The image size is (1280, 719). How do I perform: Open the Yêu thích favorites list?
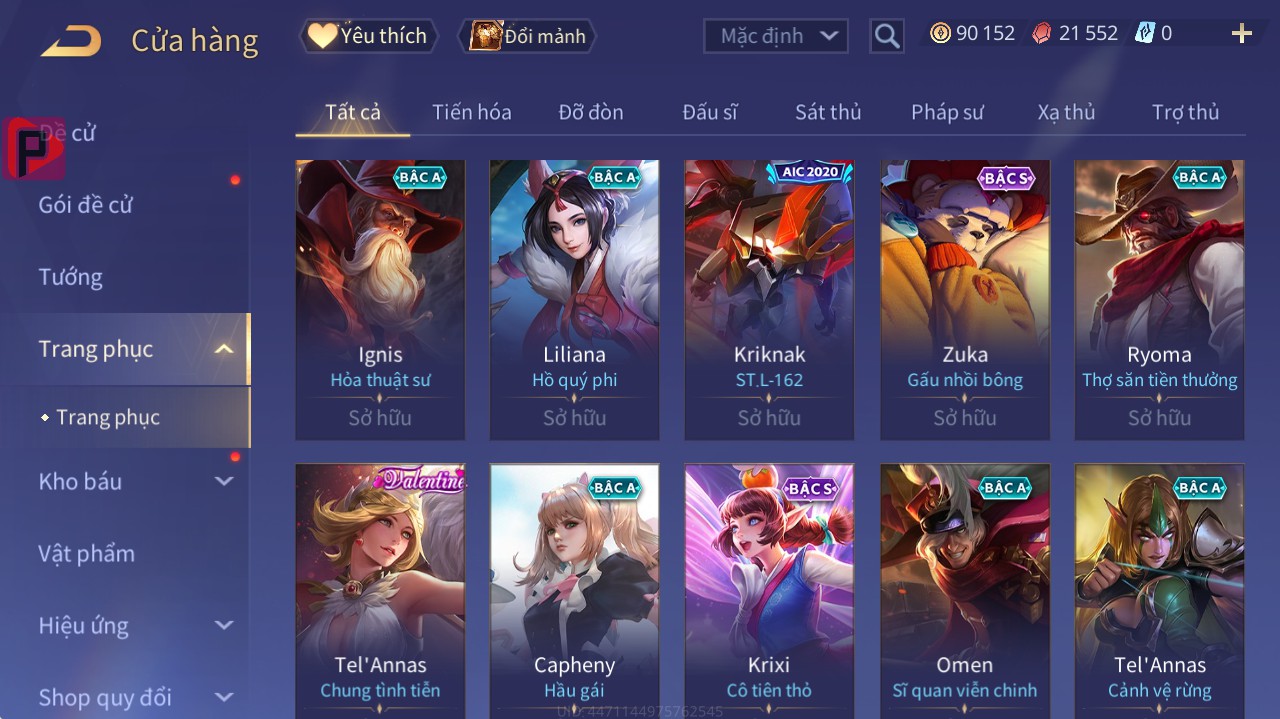pos(369,36)
